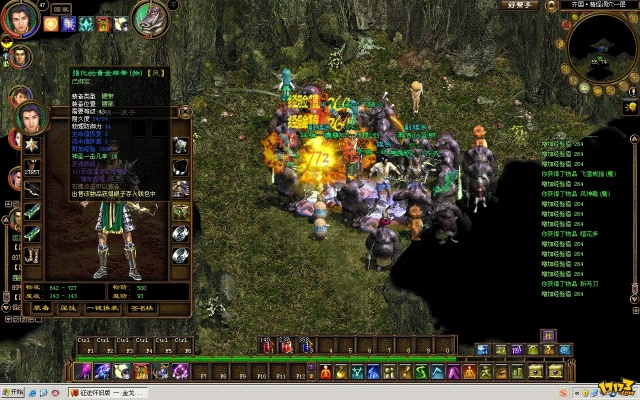640x400 pixels.
Task: Click the Windows 开始 start button
Action: click(x=17, y=392)
